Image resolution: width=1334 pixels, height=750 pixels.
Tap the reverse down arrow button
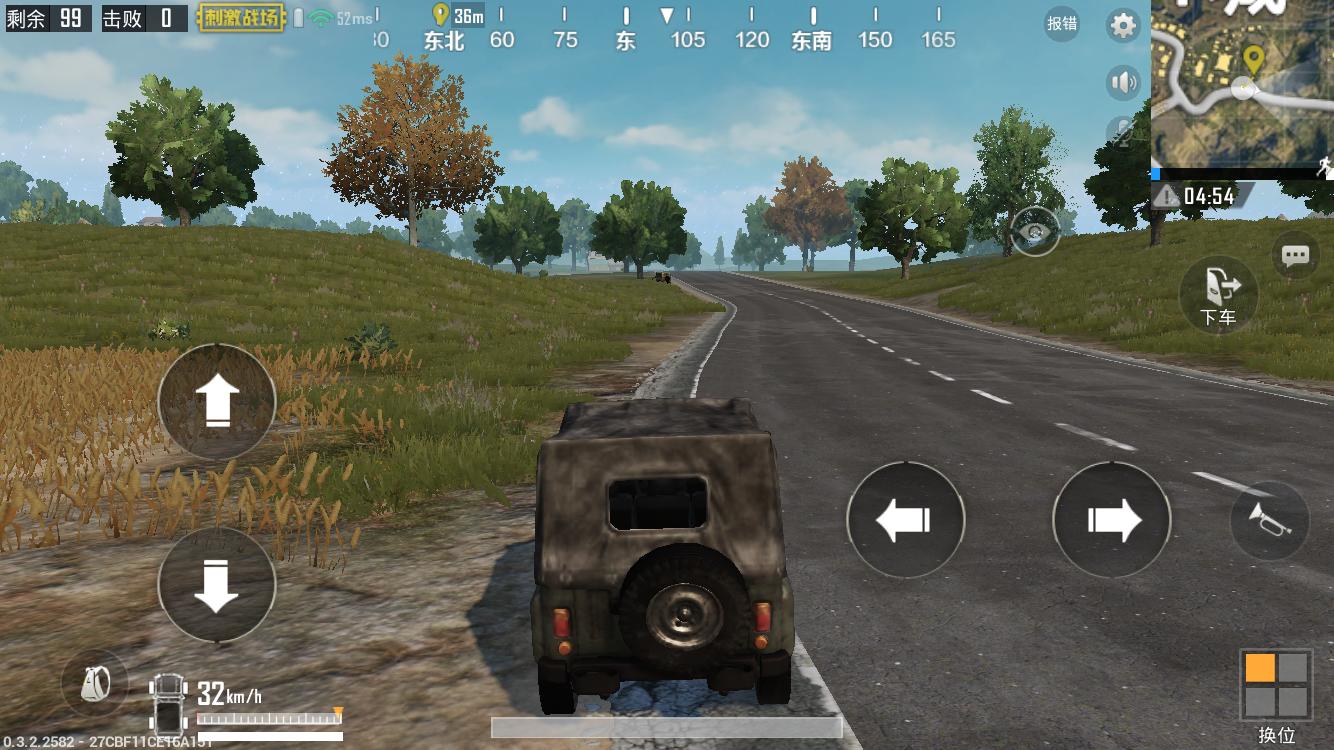pyautogui.click(x=216, y=585)
